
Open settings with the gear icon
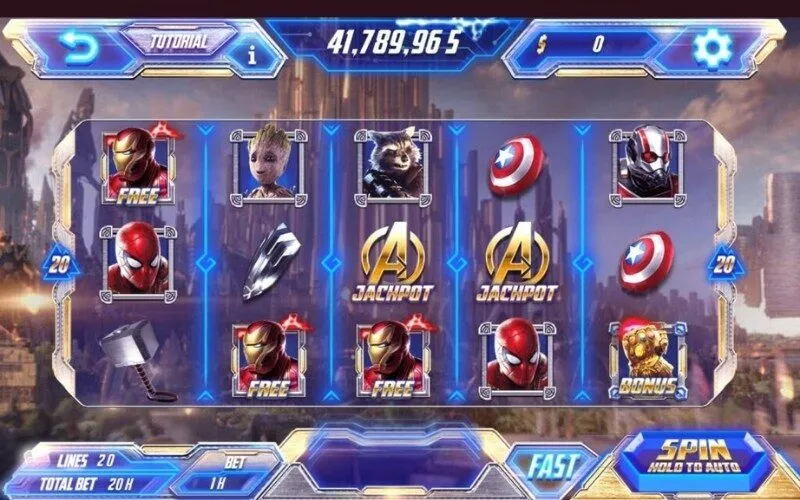[712, 46]
